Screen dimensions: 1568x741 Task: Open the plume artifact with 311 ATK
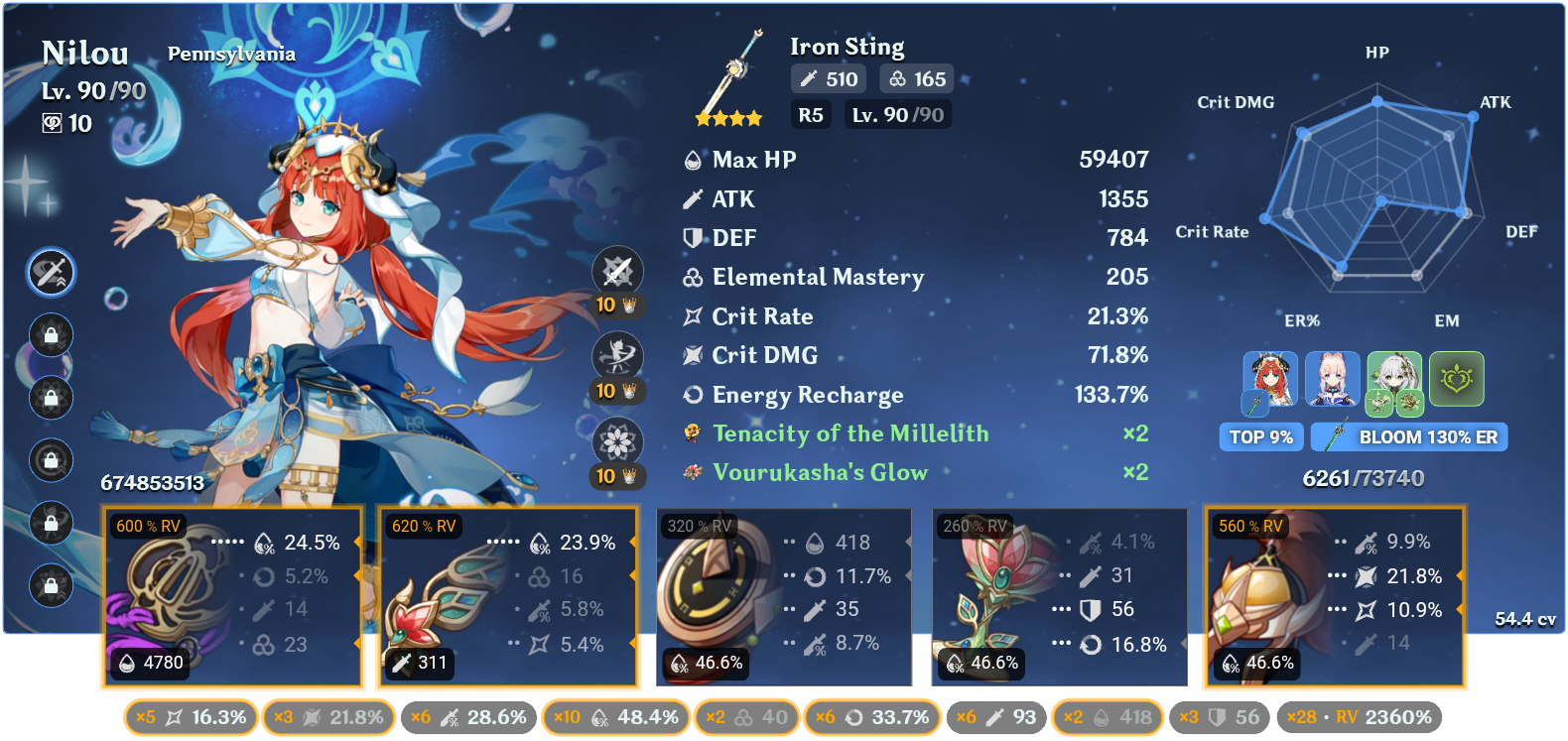(507, 595)
